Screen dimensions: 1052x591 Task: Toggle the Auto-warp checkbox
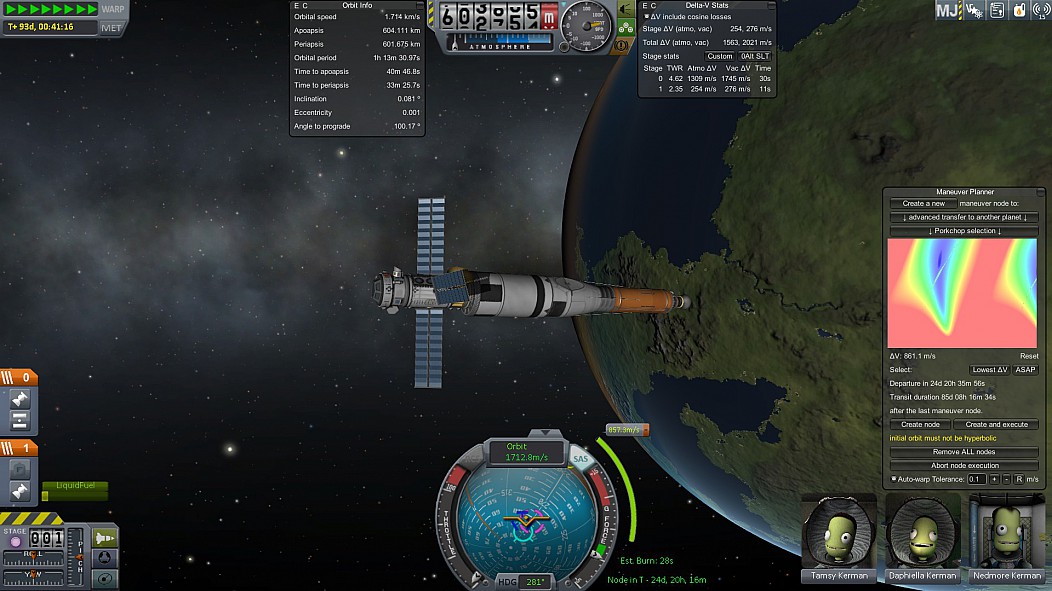[894, 480]
